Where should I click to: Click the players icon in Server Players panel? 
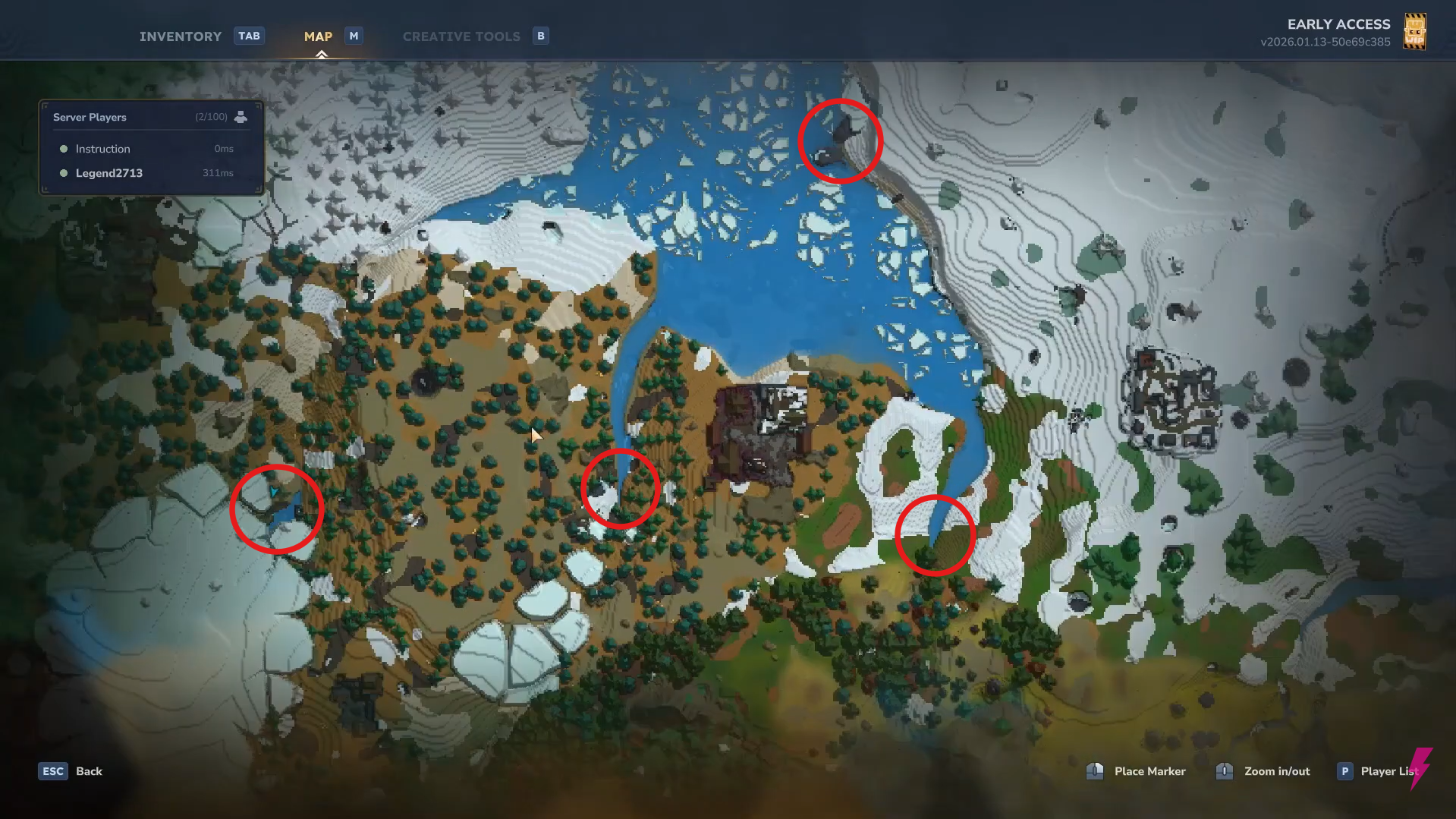(241, 116)
